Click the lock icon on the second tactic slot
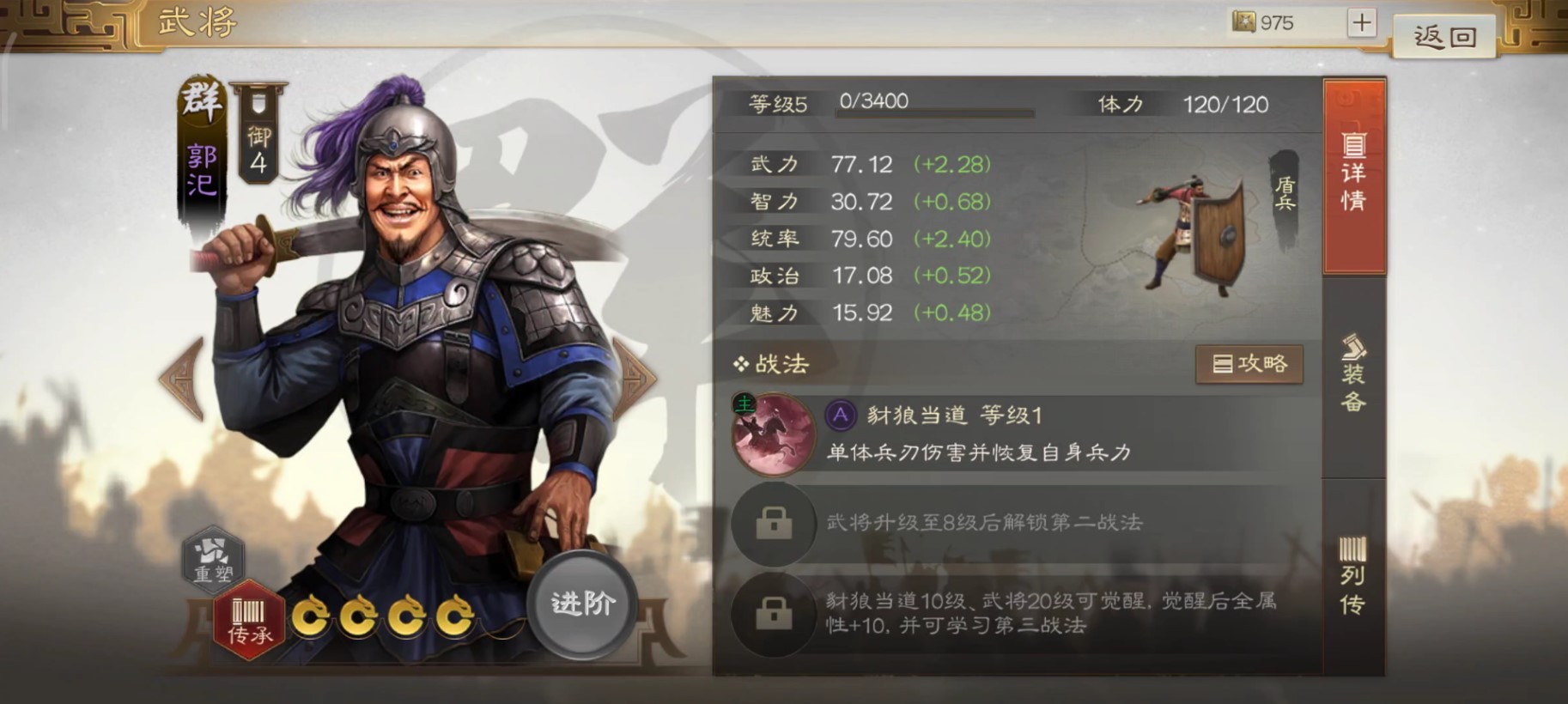The image size is (1568, 704). point(775,525)
